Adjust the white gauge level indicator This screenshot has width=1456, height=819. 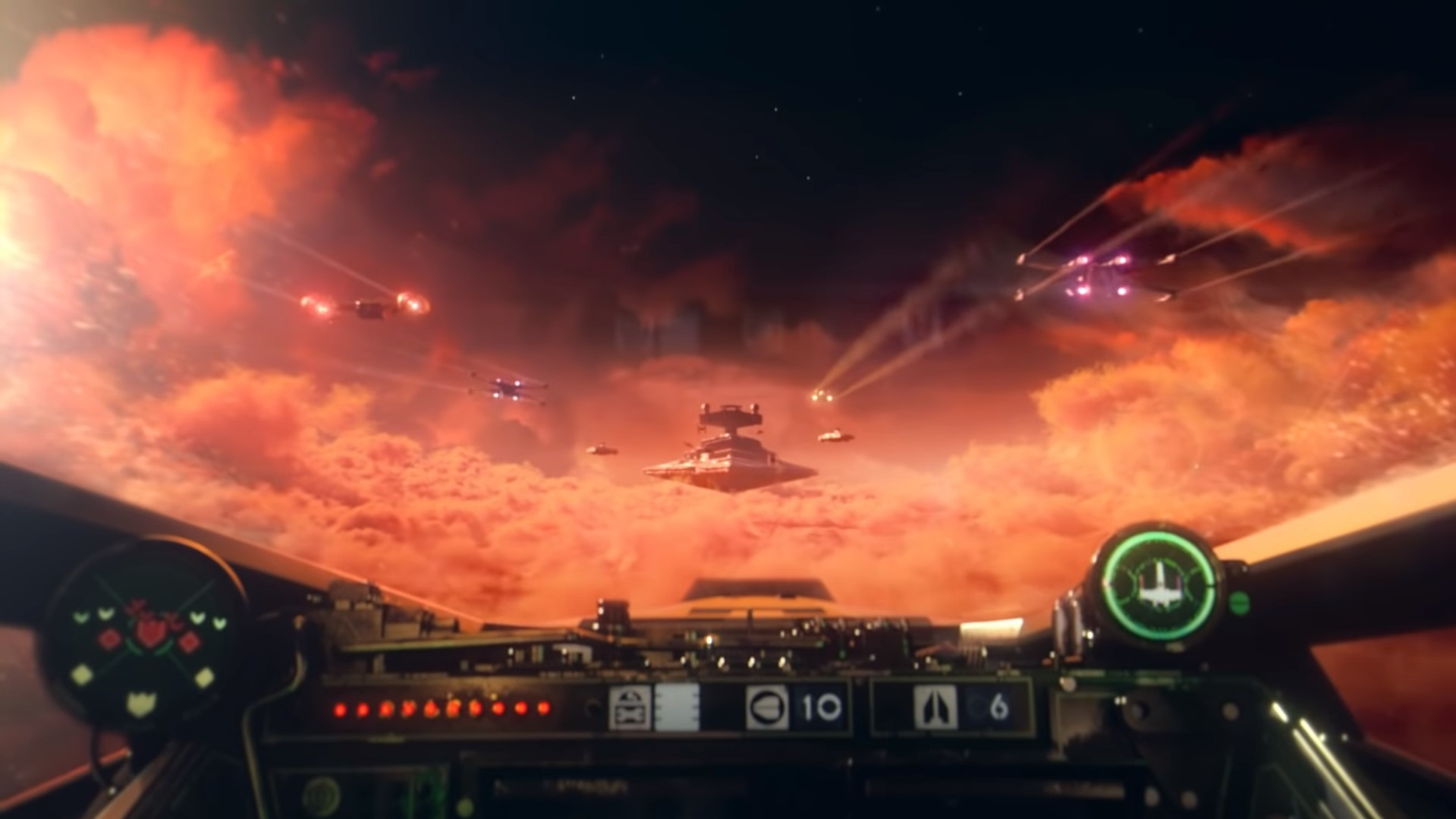click(x=678, y=705)
